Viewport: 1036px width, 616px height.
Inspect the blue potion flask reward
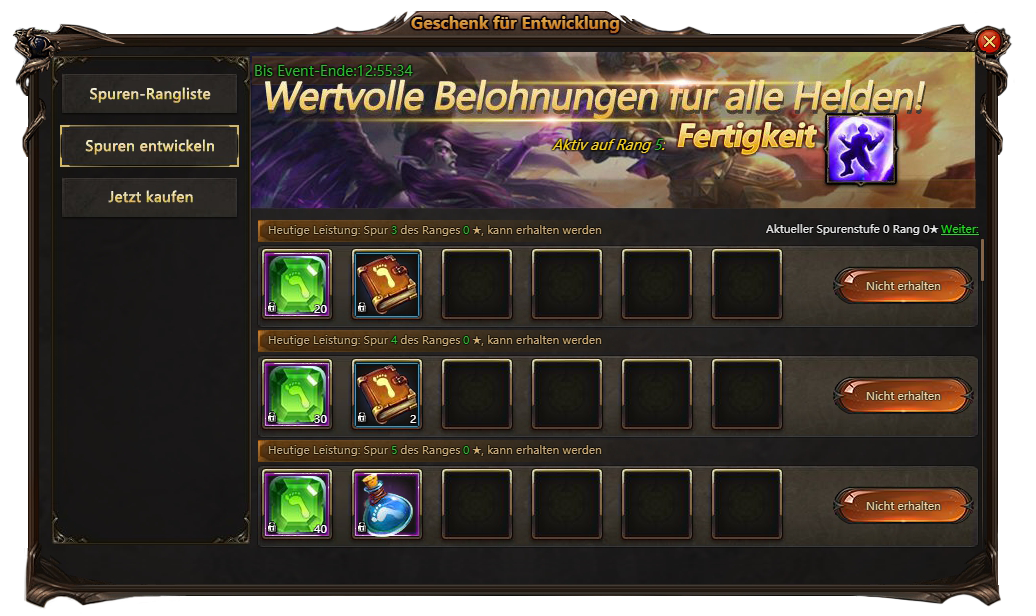387,504
